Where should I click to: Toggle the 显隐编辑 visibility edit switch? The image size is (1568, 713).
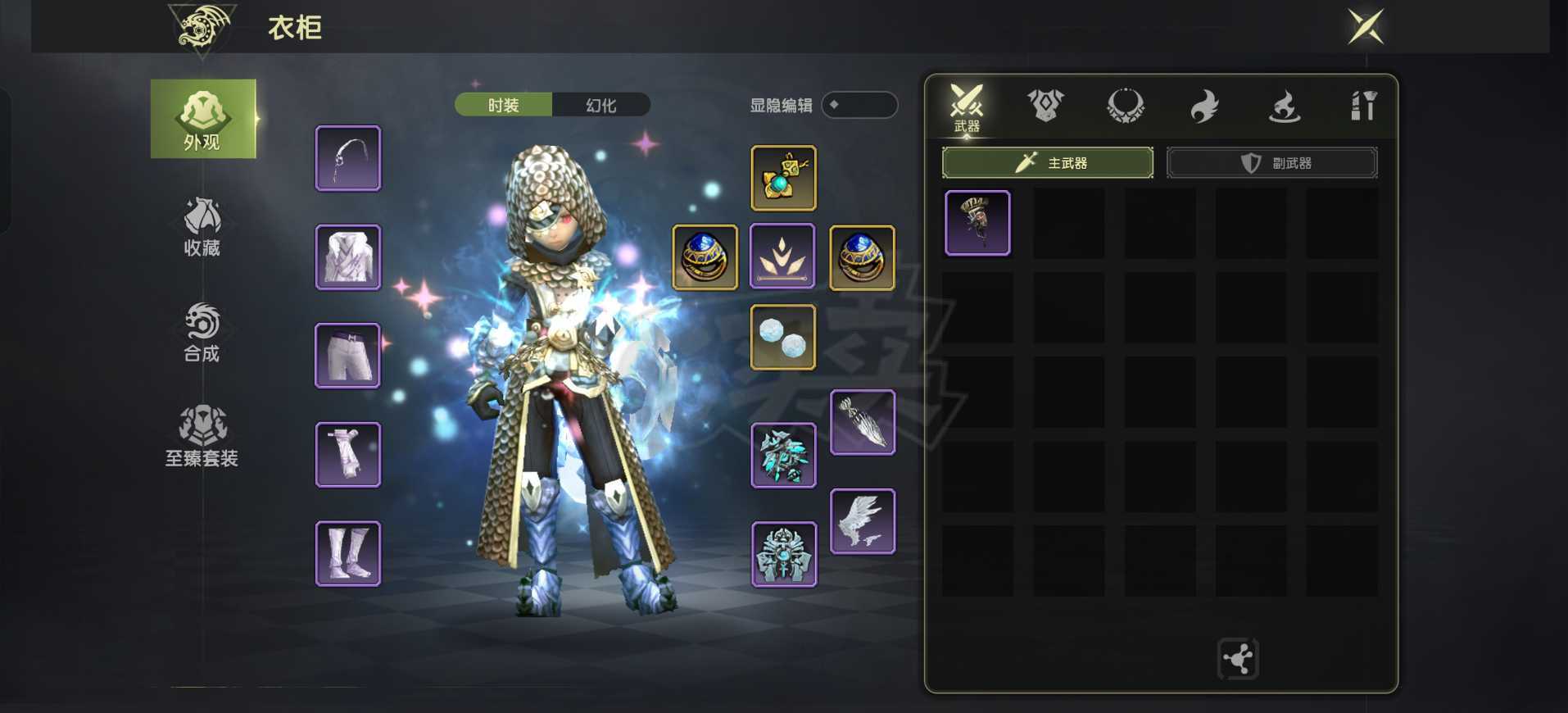pos(859,105)
